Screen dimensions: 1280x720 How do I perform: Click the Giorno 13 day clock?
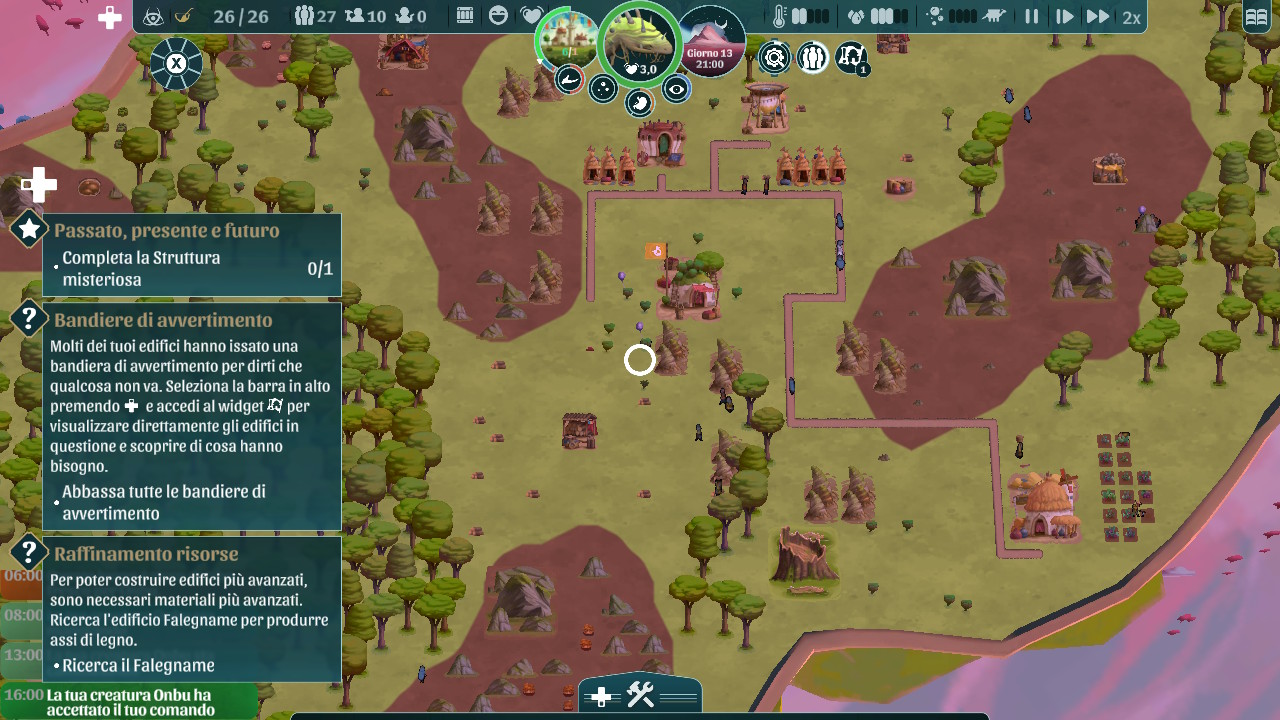click(x=711, y=44)
